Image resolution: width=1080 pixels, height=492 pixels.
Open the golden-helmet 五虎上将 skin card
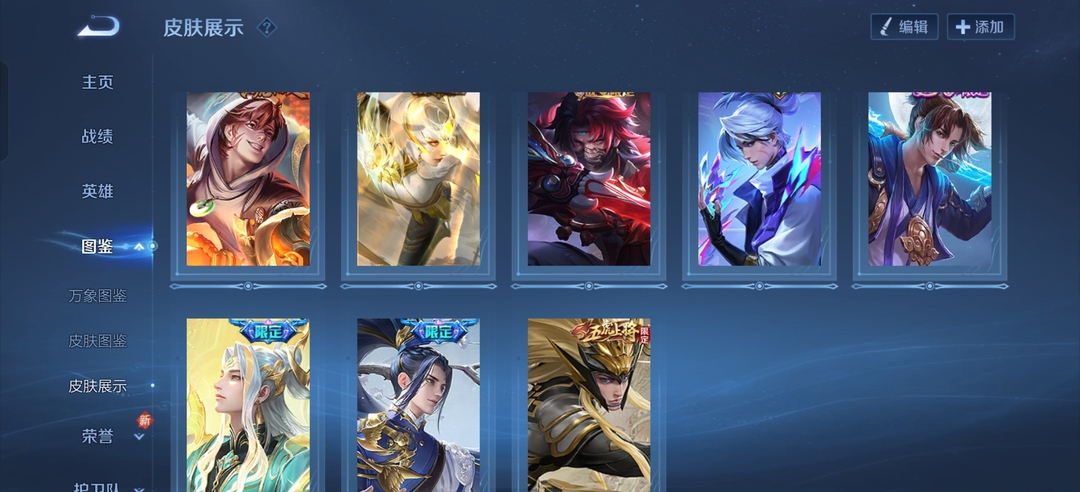click(x=589, y=405)
